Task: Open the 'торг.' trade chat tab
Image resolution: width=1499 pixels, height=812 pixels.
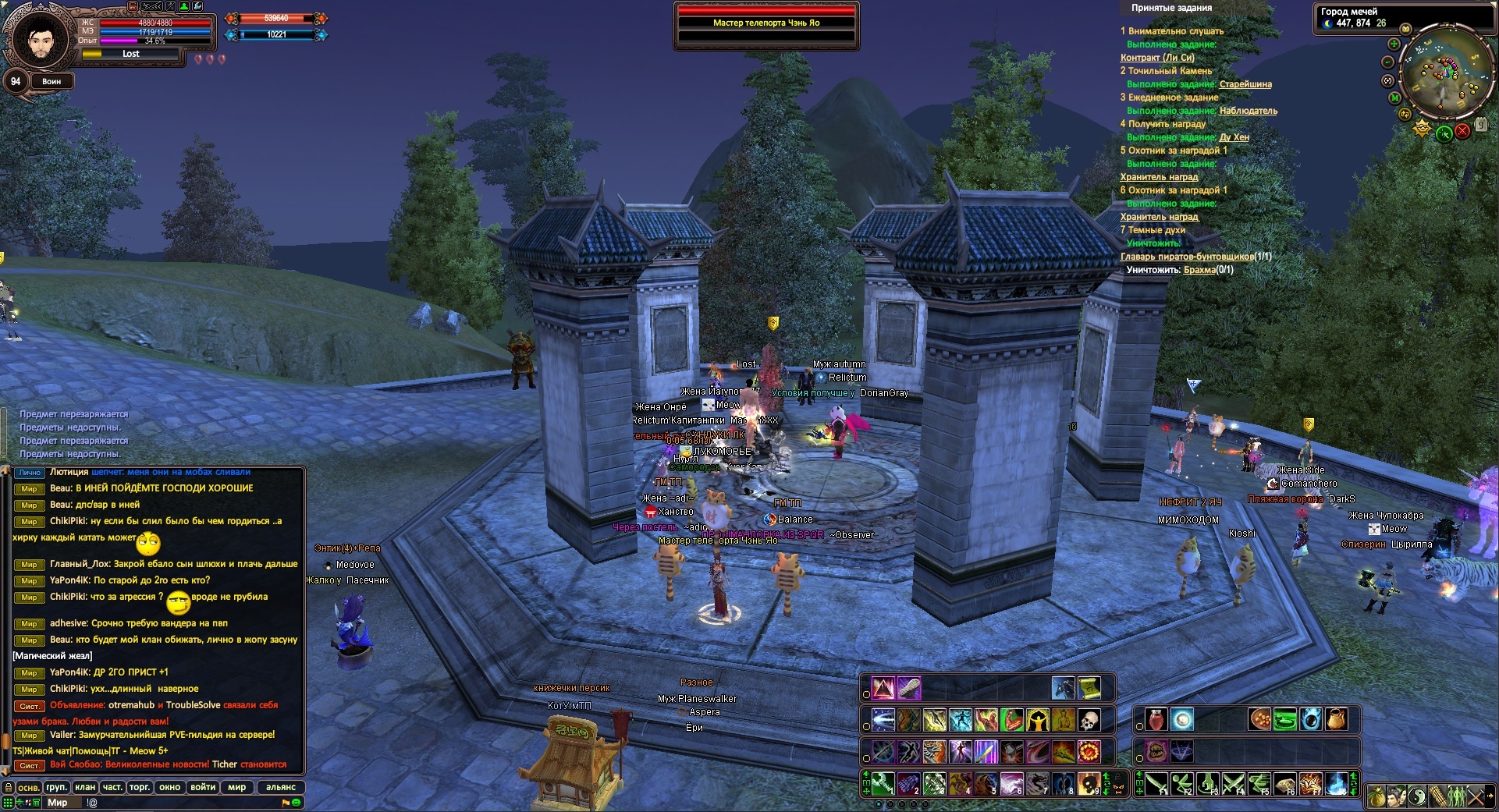Action: (140, 787)
